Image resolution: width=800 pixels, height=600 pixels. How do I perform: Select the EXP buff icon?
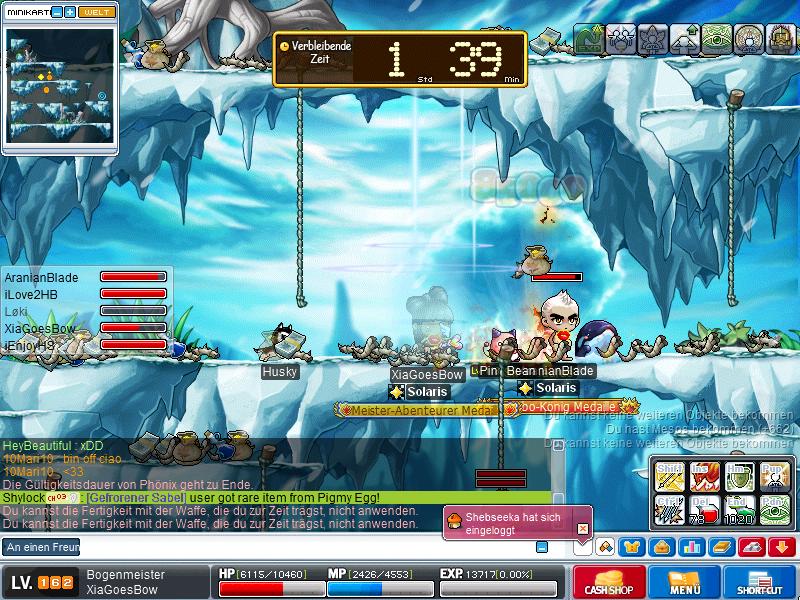click(x=588, y=41)
